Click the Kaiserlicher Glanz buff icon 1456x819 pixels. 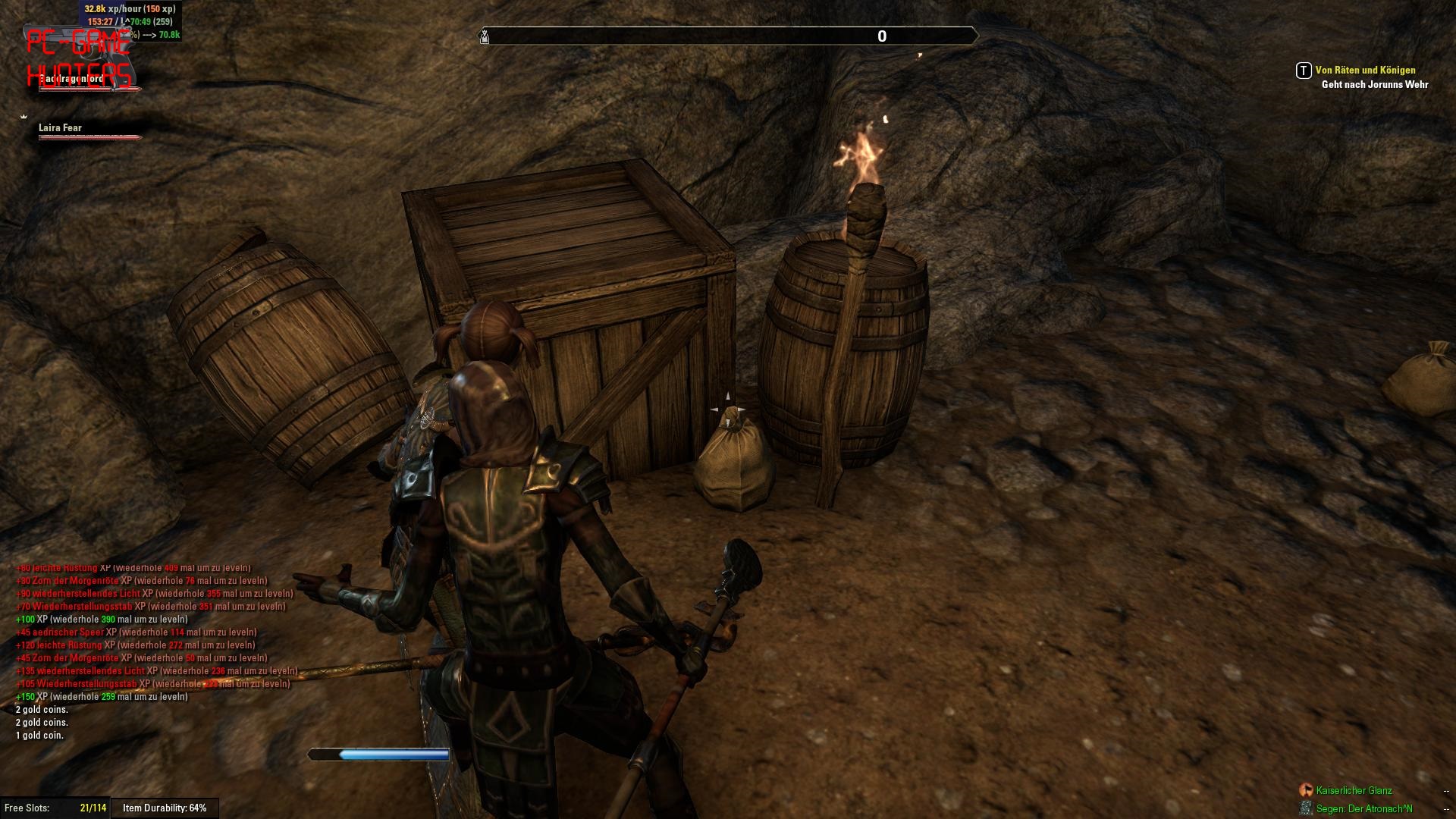click(x=1306, y=790)
